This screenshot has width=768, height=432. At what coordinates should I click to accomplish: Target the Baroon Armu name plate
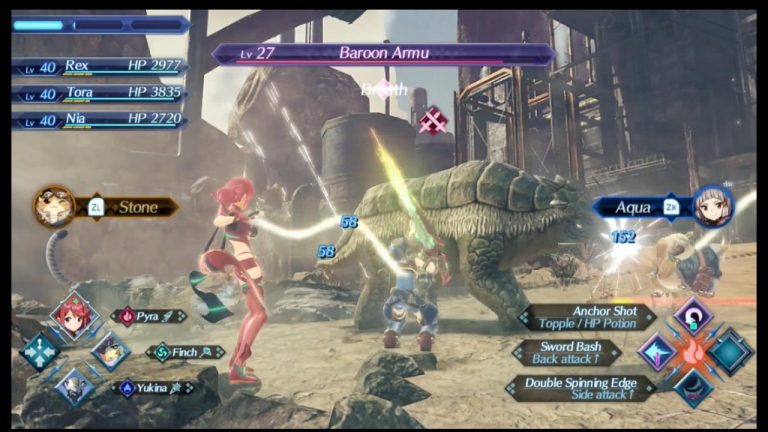(x=384, y=53)
